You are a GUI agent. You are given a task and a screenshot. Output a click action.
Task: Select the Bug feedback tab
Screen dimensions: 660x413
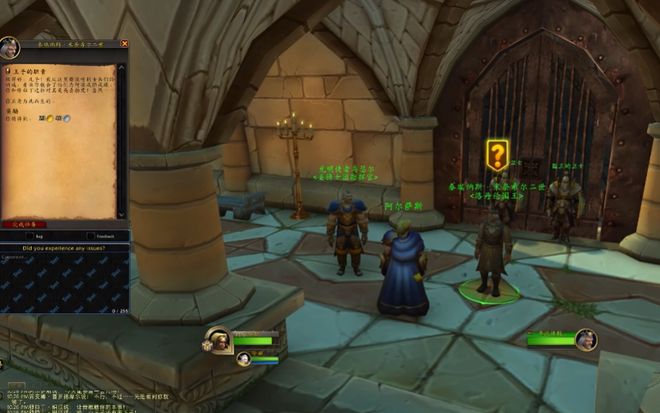tap(38, 237)
